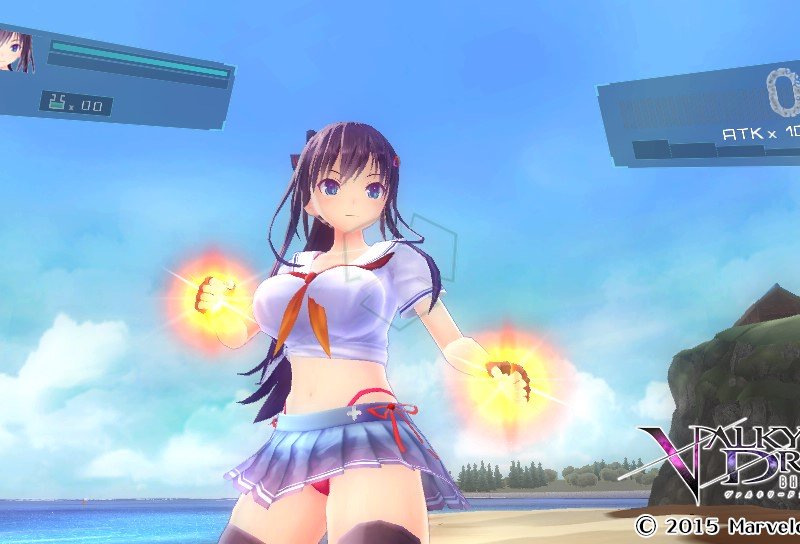Screen dimensions: 800x544
Task: Click the character portrait in the HUD
Action: [16, 51]
